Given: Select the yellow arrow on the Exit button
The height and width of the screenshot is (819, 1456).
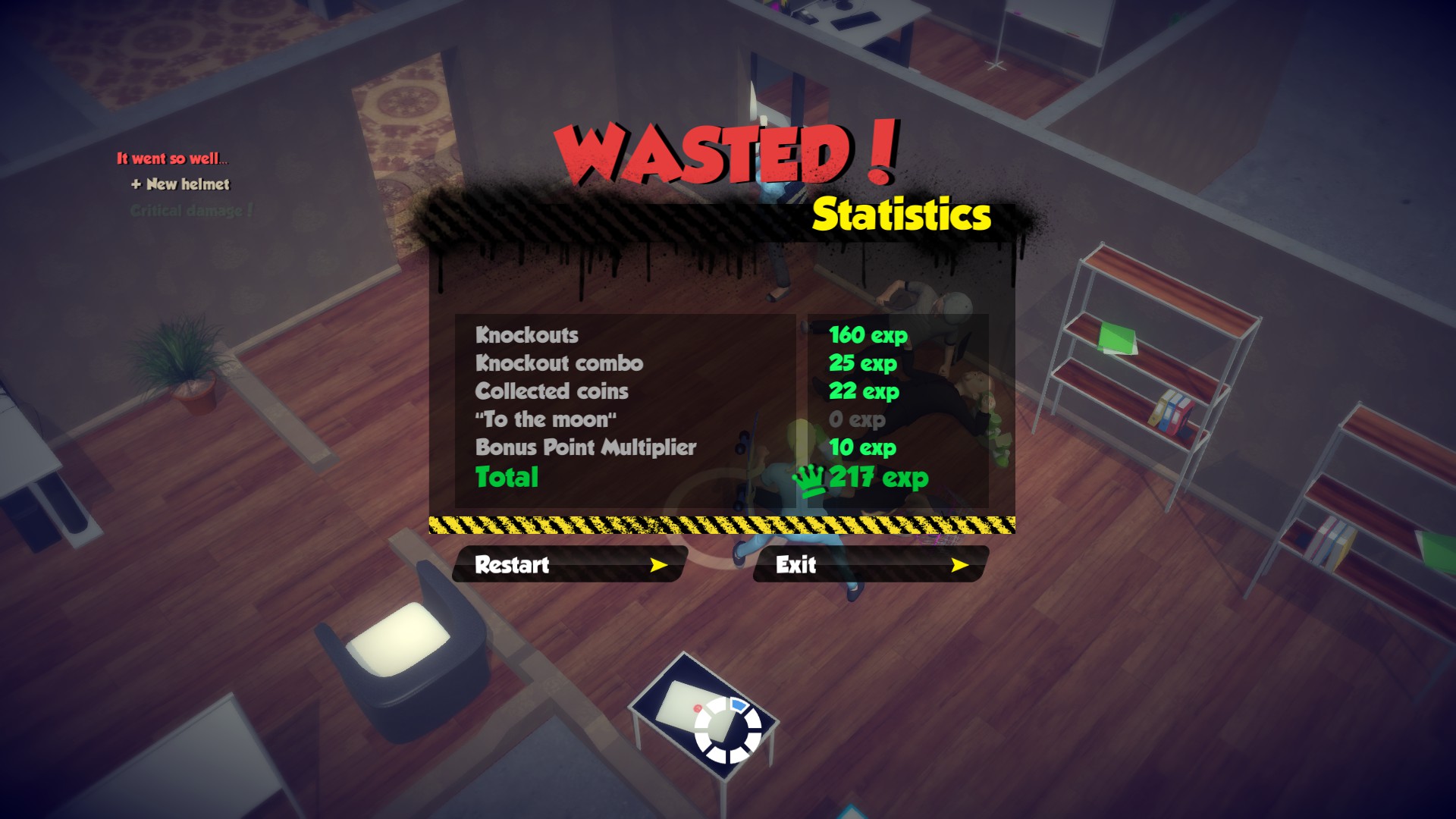Looking at the screenshot, I should pyautogui.click(x=961, y=565).
